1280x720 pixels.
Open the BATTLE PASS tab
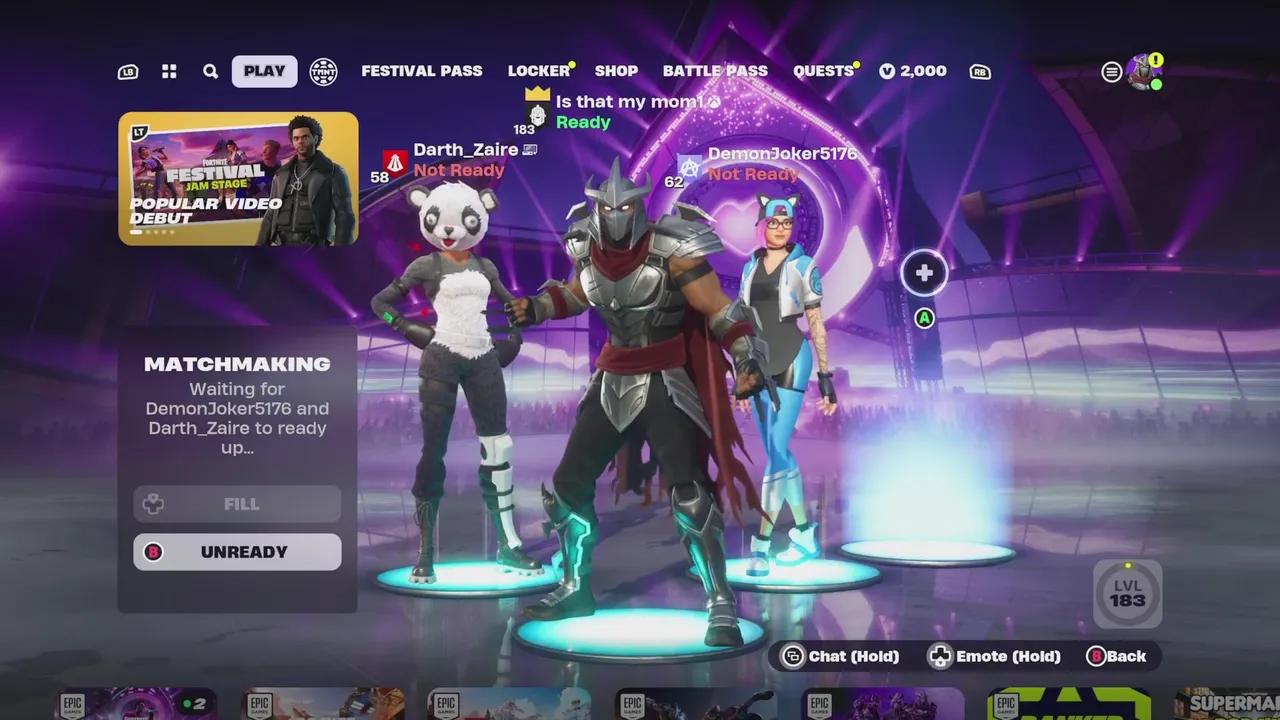[715, 70]
